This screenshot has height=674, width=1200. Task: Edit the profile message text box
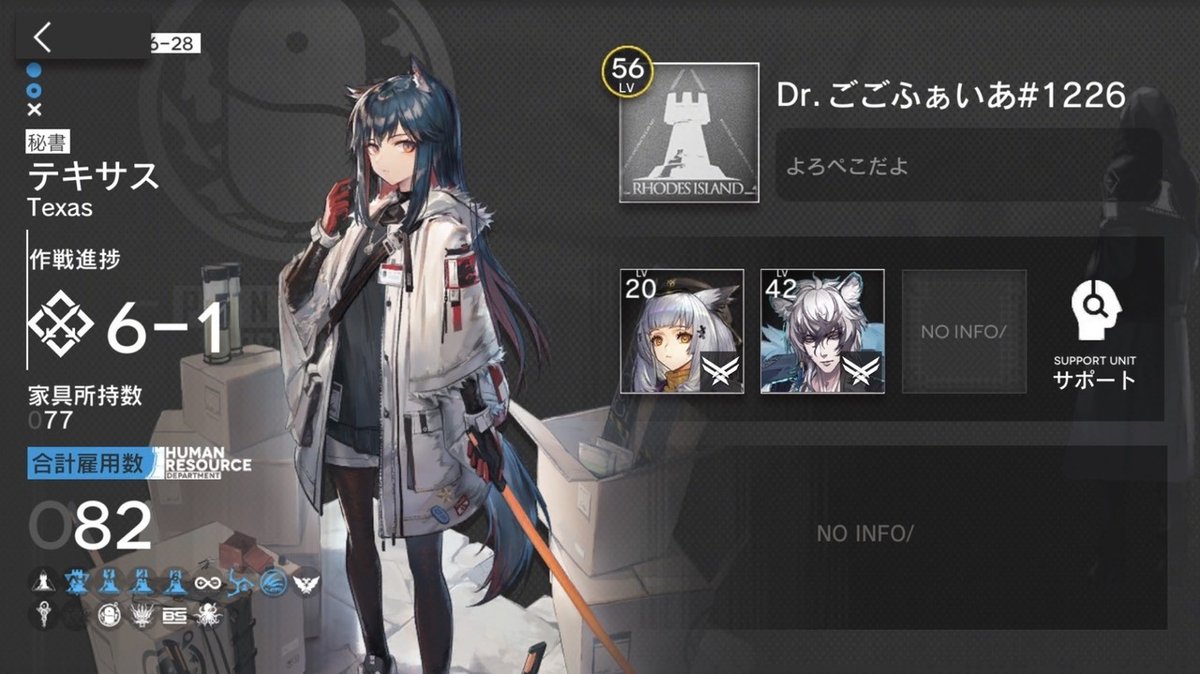[x=968, y=165]
